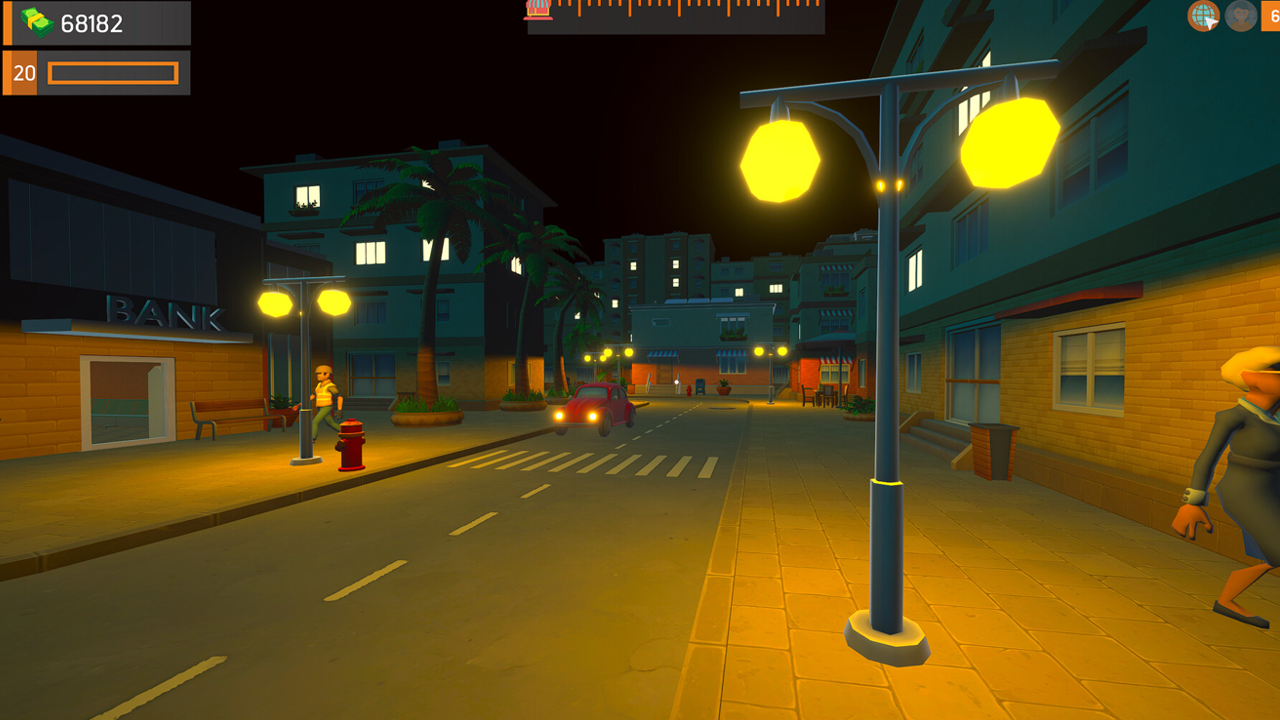Click the level 20 badge on the left
1280x720 pixels.
click(x=22, y=72)
